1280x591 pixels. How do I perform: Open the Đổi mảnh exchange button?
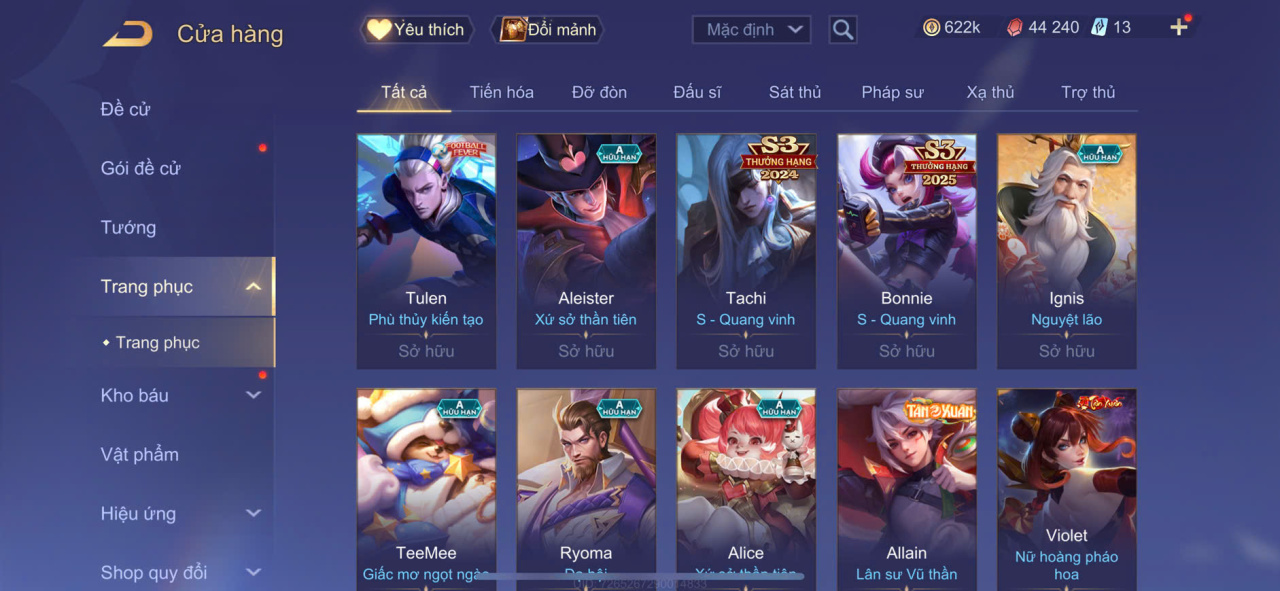pos(548,30)
